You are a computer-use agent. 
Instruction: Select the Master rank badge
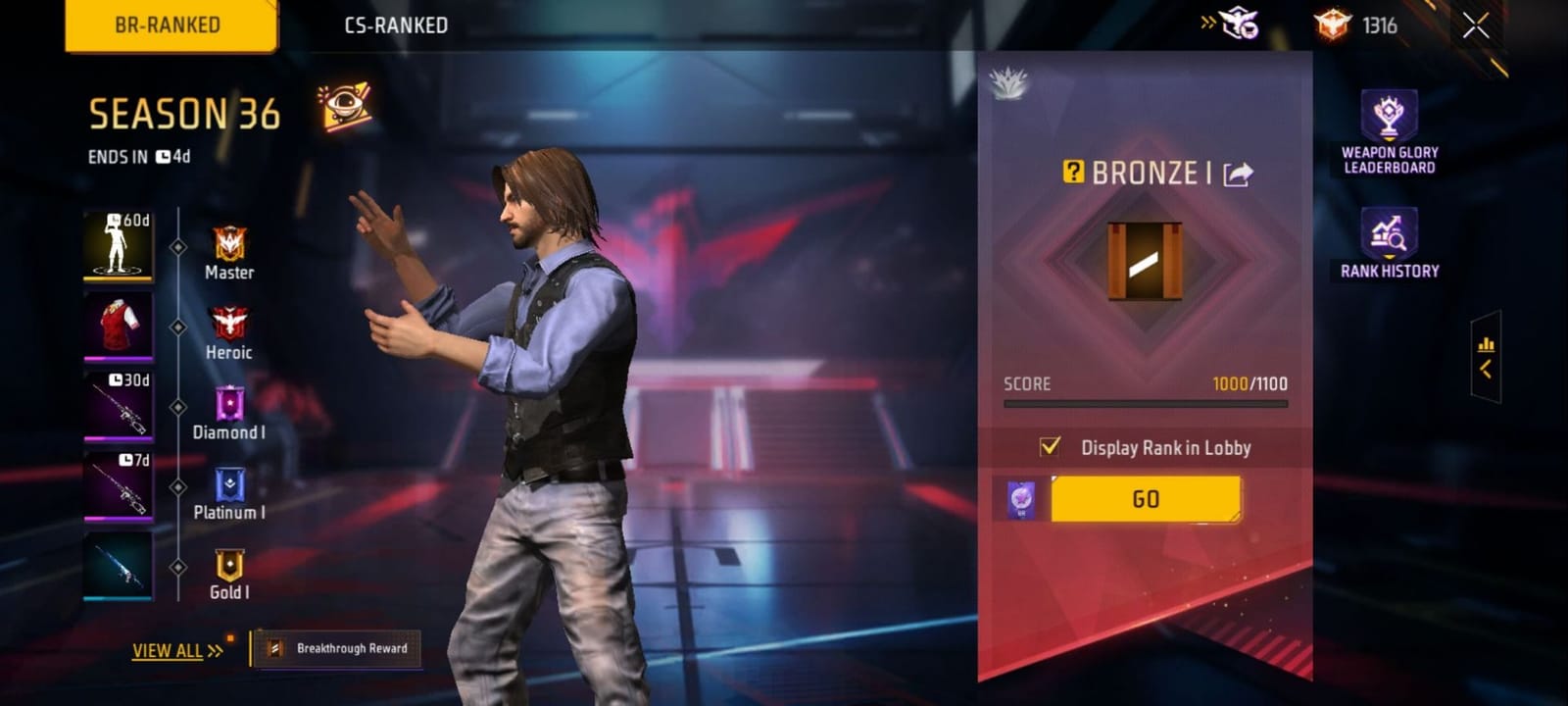coord(227,245)
